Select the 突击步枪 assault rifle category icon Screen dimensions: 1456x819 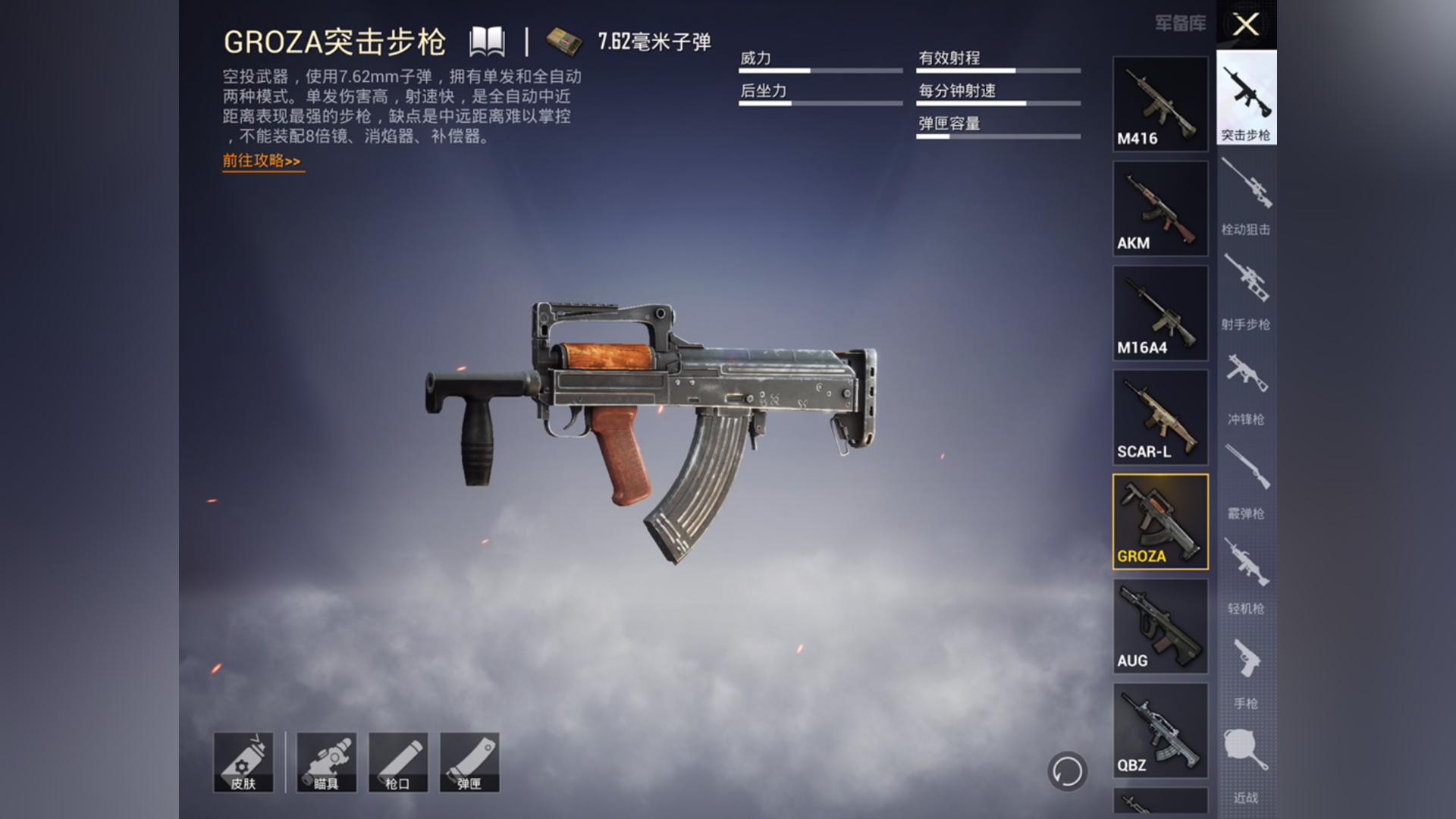1246,99
